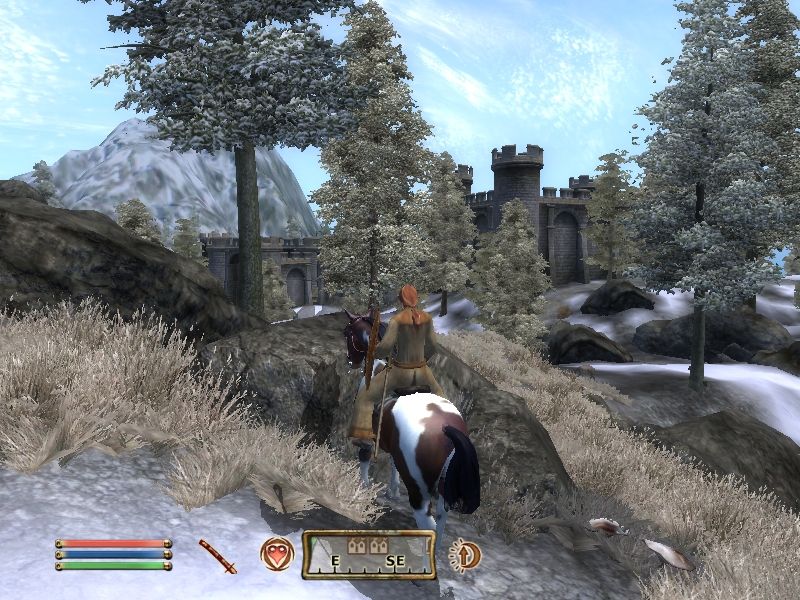Select the heart-shaped restore spell icon

276,553
